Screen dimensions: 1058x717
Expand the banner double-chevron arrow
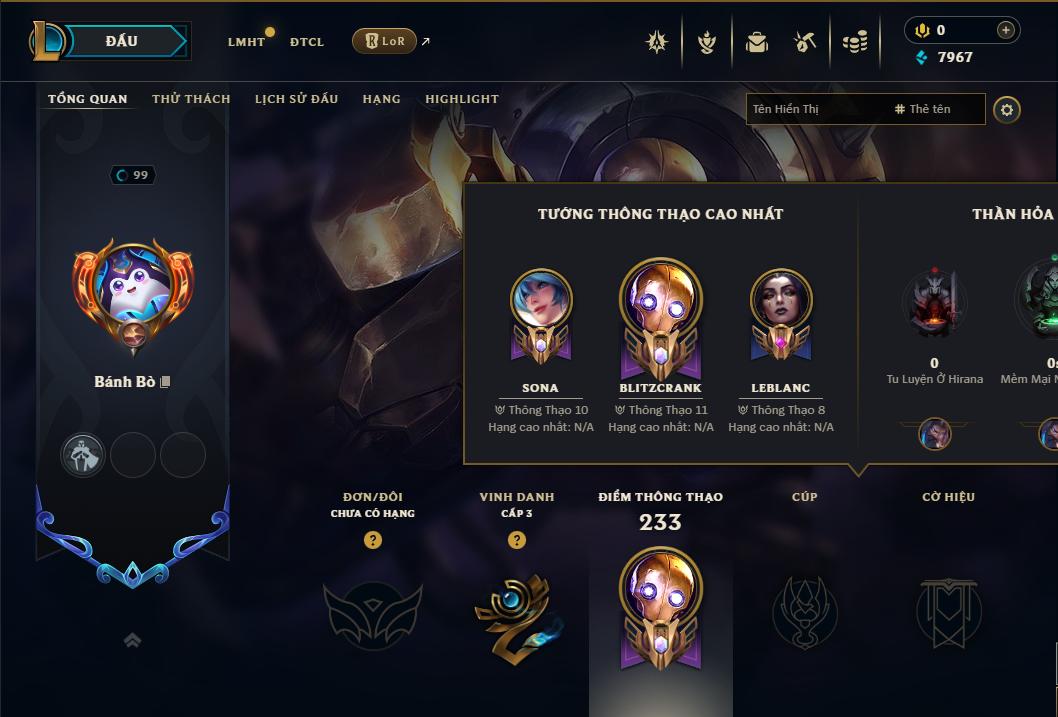[x=132, y=640]
